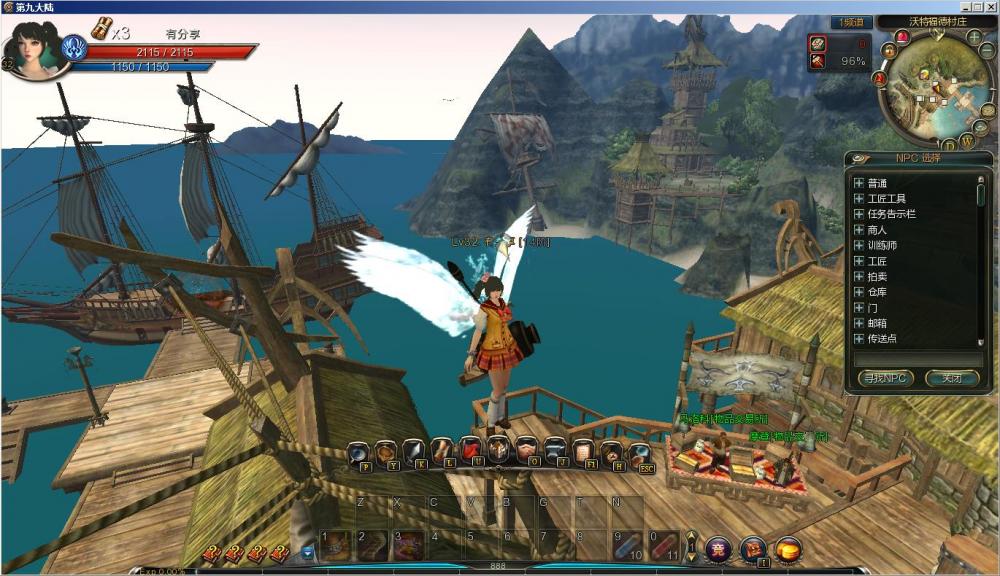Click the 寻找NPC button
This screenshot has height=576, width=1000.
point(885,378)
